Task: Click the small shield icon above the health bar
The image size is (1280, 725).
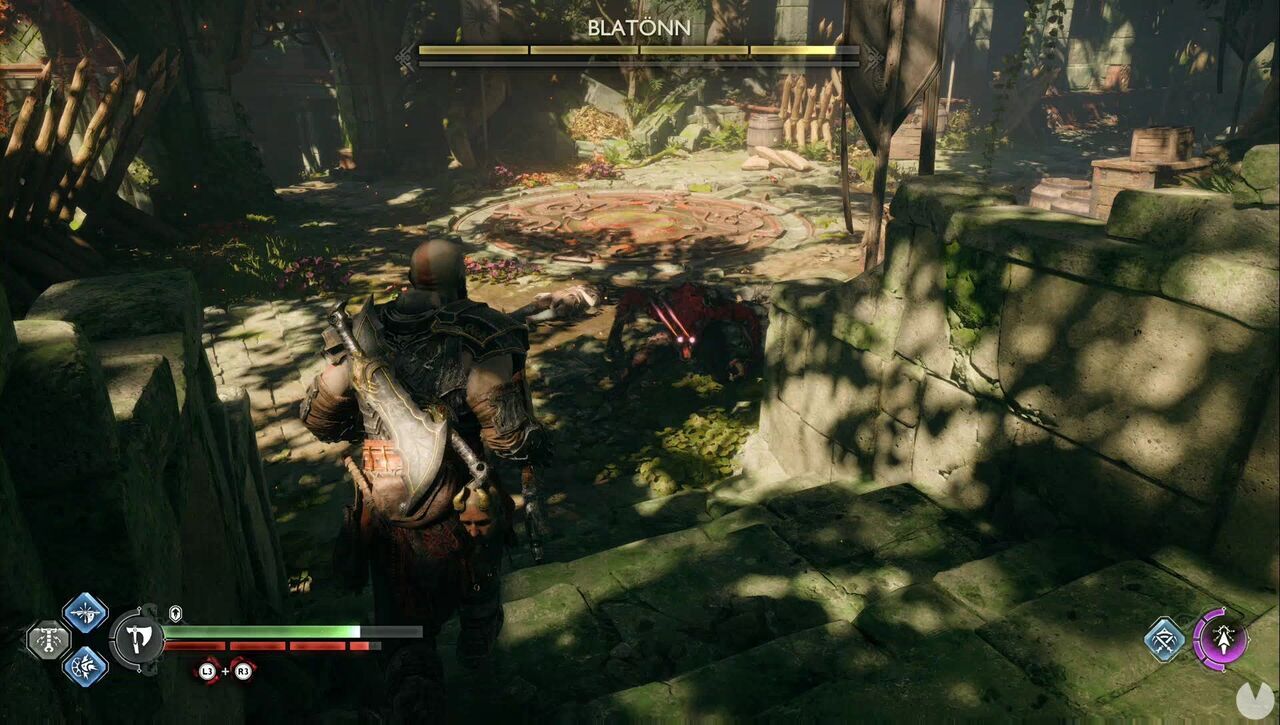Action: coord(175,612)
